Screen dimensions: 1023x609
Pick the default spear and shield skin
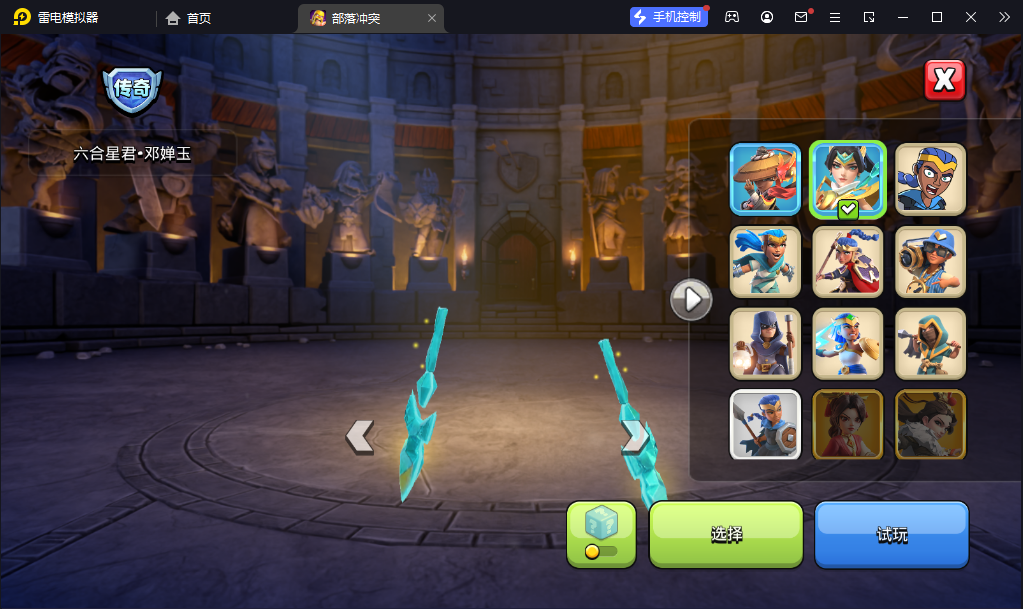[765, 424]
